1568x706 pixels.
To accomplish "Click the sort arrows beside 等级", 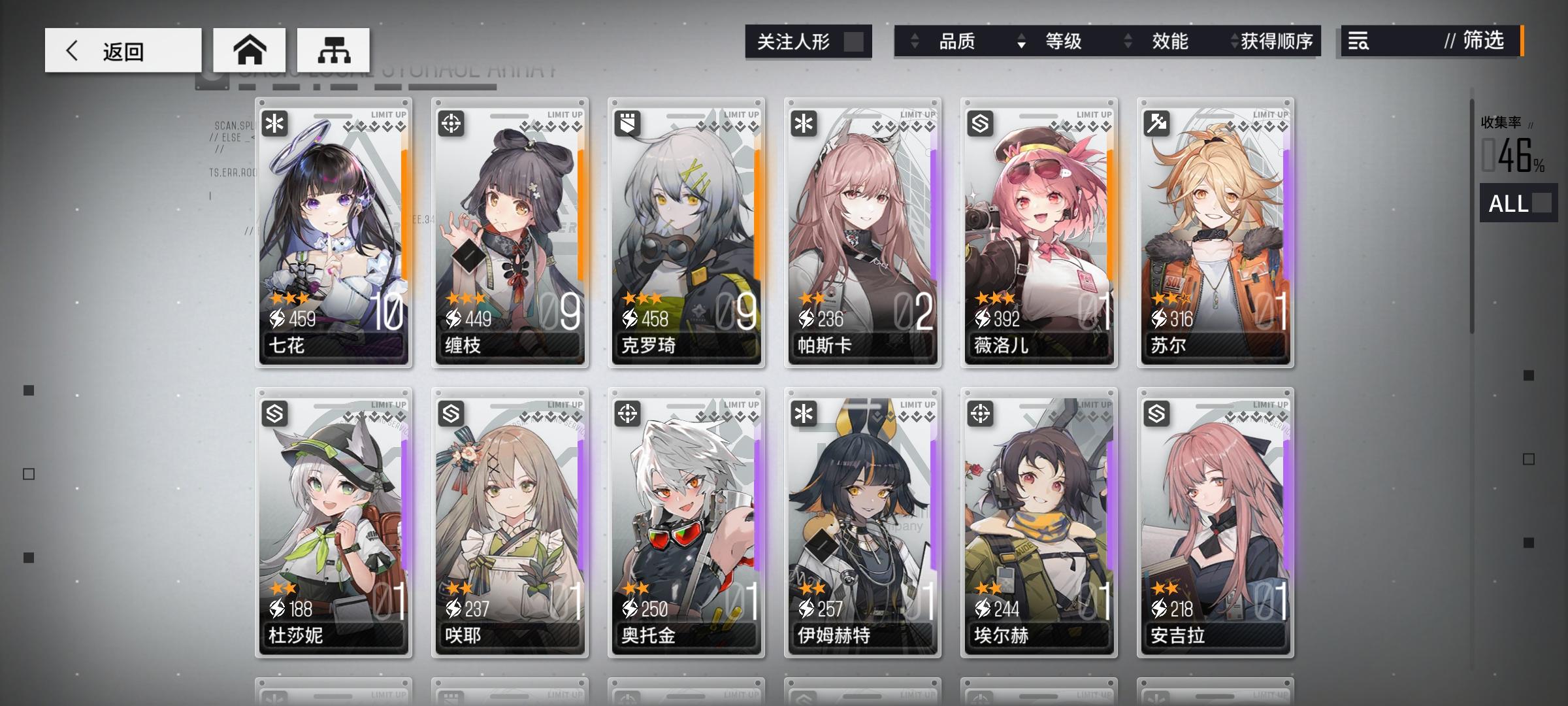I will [x=1021, y=42].
